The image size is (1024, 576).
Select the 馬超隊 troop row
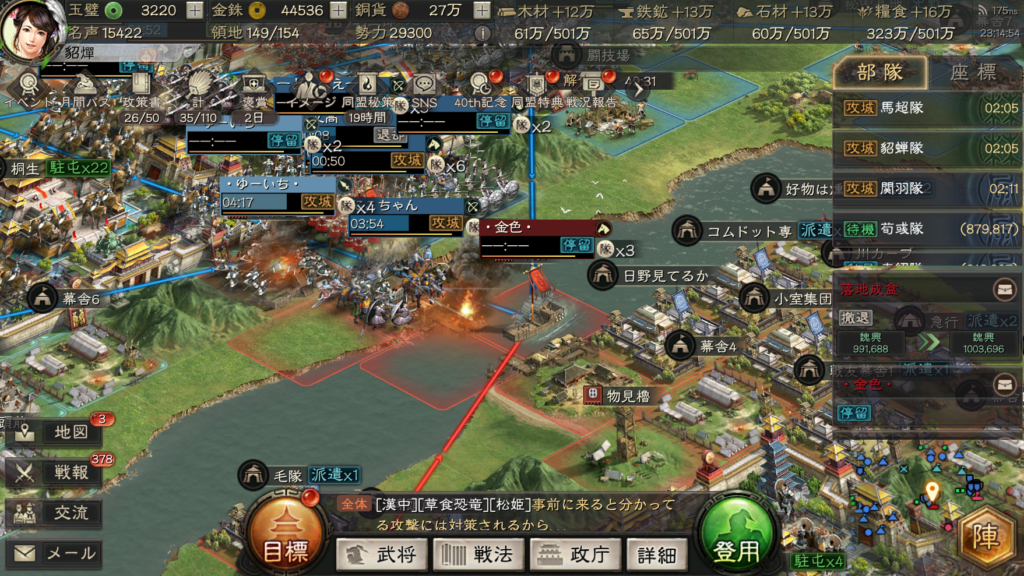pos(927,108)
